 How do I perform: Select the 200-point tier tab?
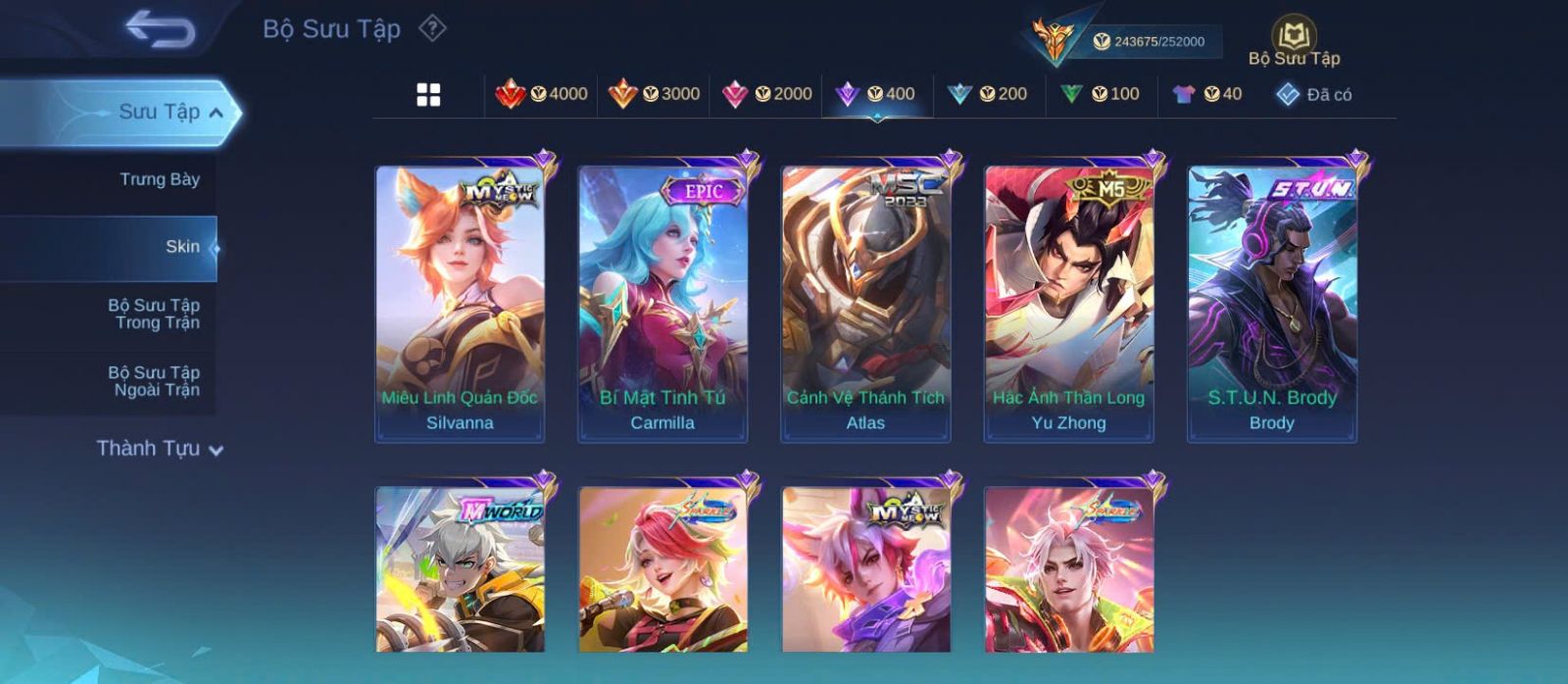[x=988, y=94]
